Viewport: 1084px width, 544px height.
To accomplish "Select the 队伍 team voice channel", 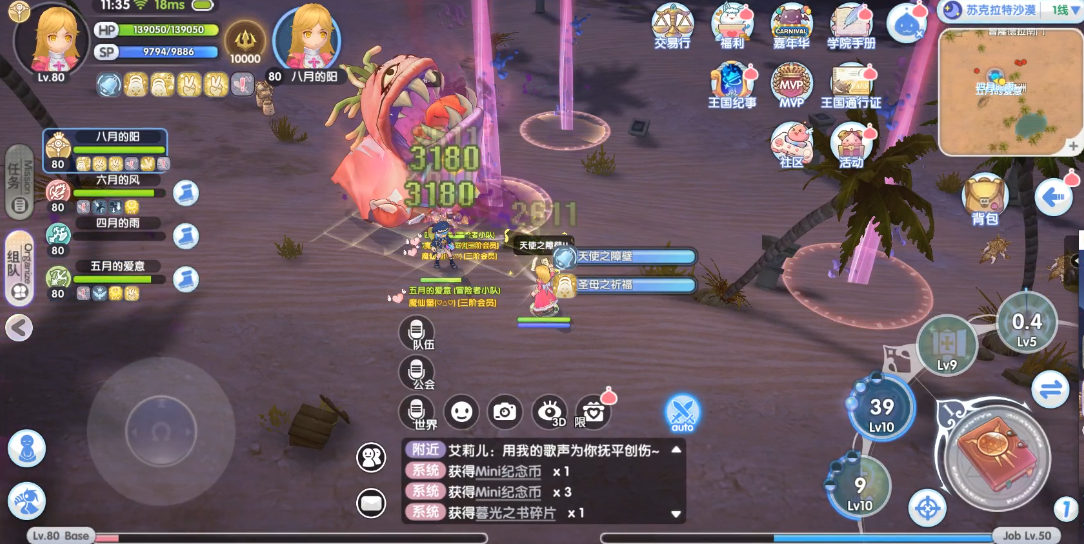I will 416,333.
